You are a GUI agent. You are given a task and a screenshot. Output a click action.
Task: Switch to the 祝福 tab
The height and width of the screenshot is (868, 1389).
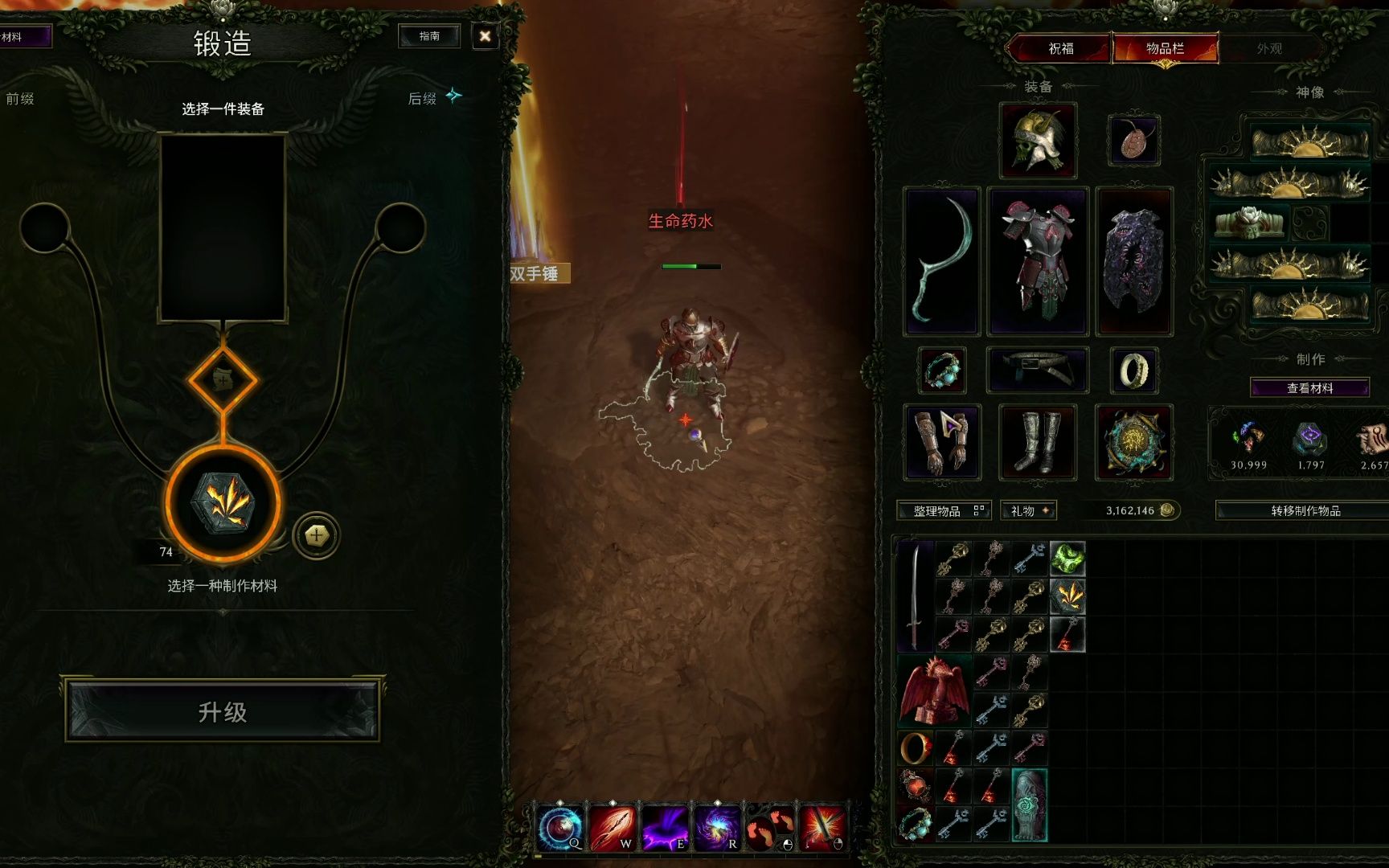click(1060, 48)
